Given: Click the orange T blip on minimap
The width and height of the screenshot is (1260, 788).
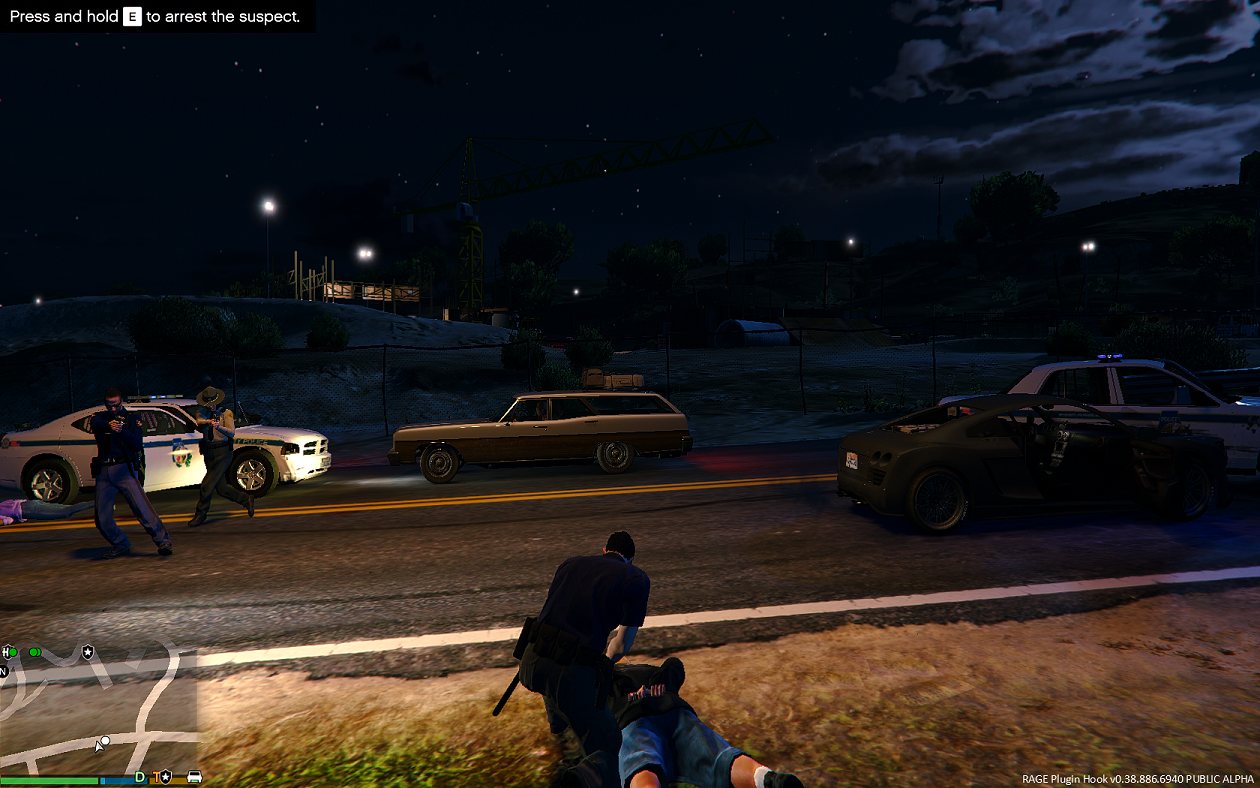Looking at the screenshot, I should (156, 777).
